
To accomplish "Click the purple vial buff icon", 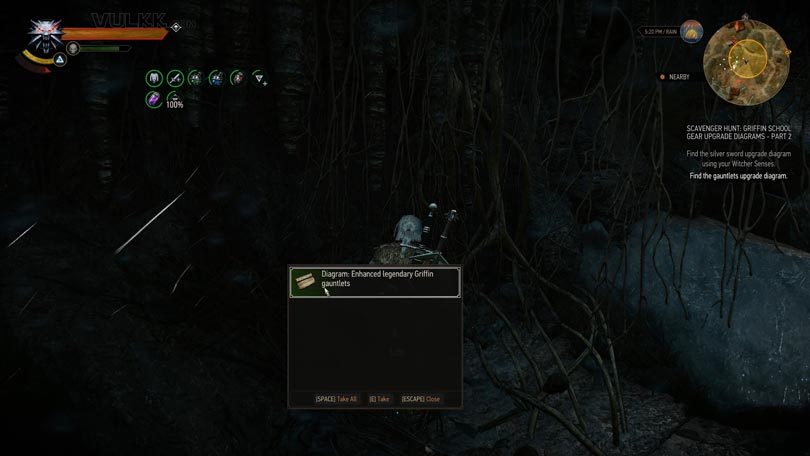I will (x=154, y=99).
